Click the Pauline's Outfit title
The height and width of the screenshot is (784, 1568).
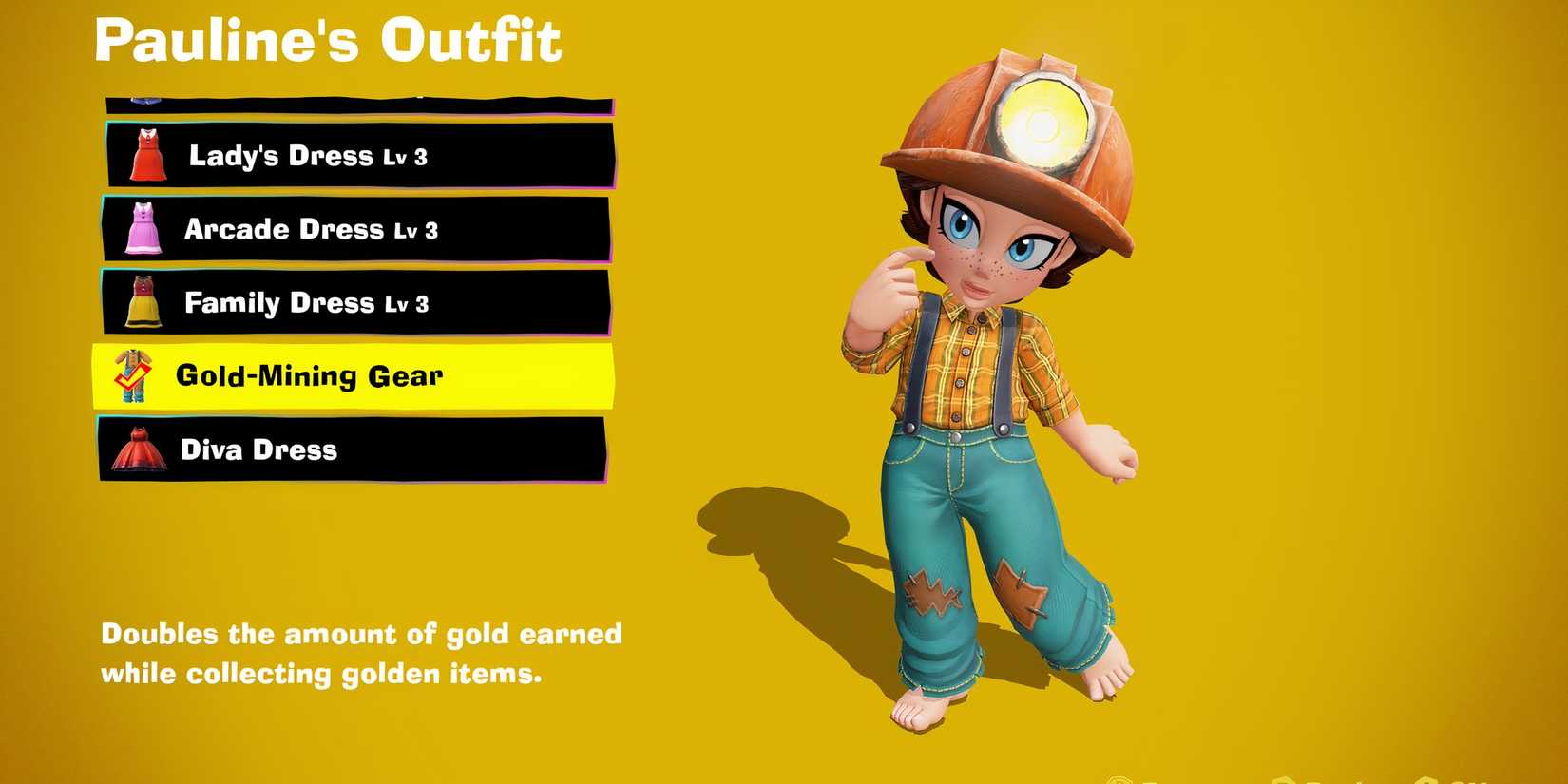(328, 40)
